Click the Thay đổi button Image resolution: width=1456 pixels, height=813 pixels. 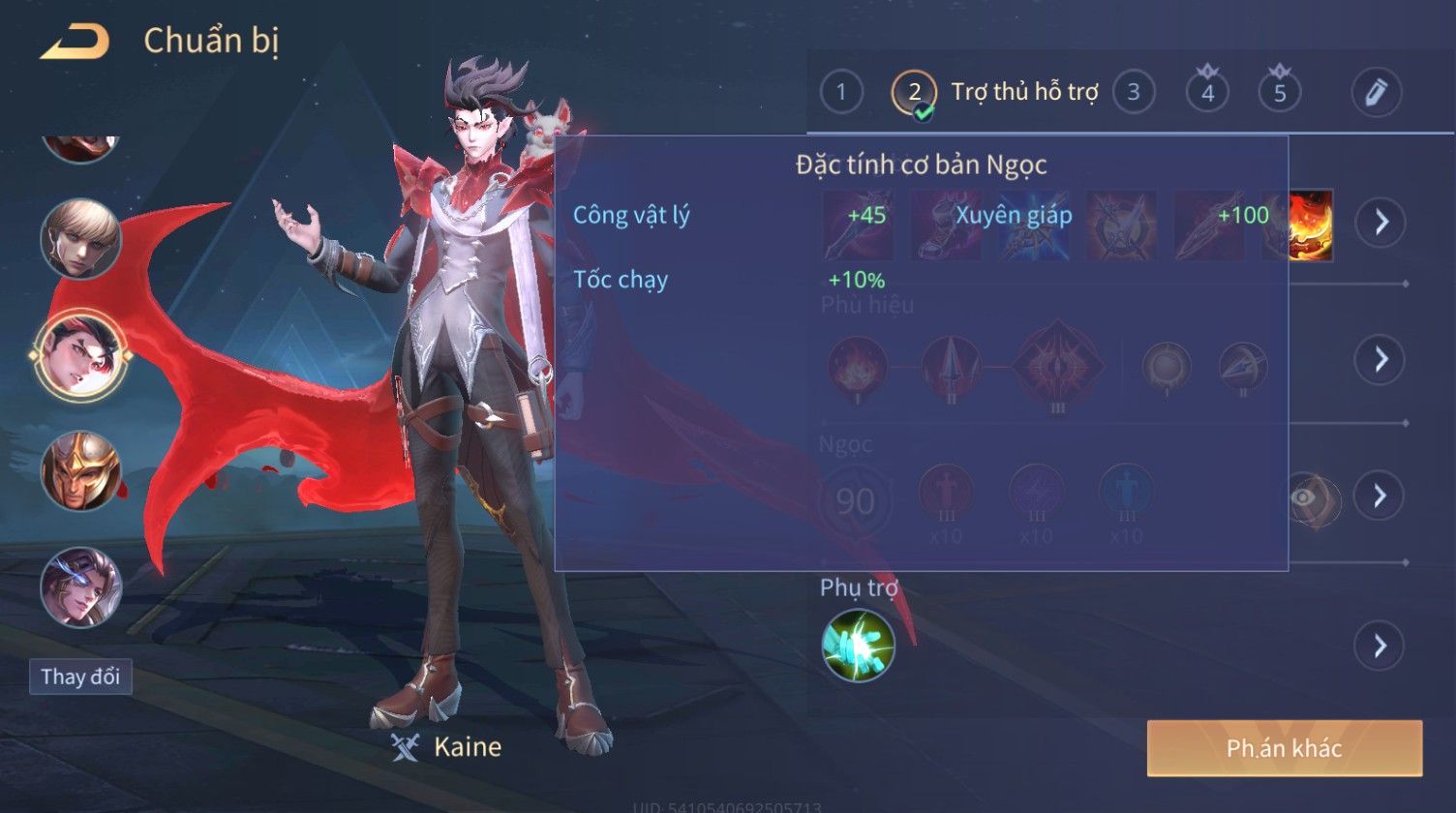tap(80, 677)
